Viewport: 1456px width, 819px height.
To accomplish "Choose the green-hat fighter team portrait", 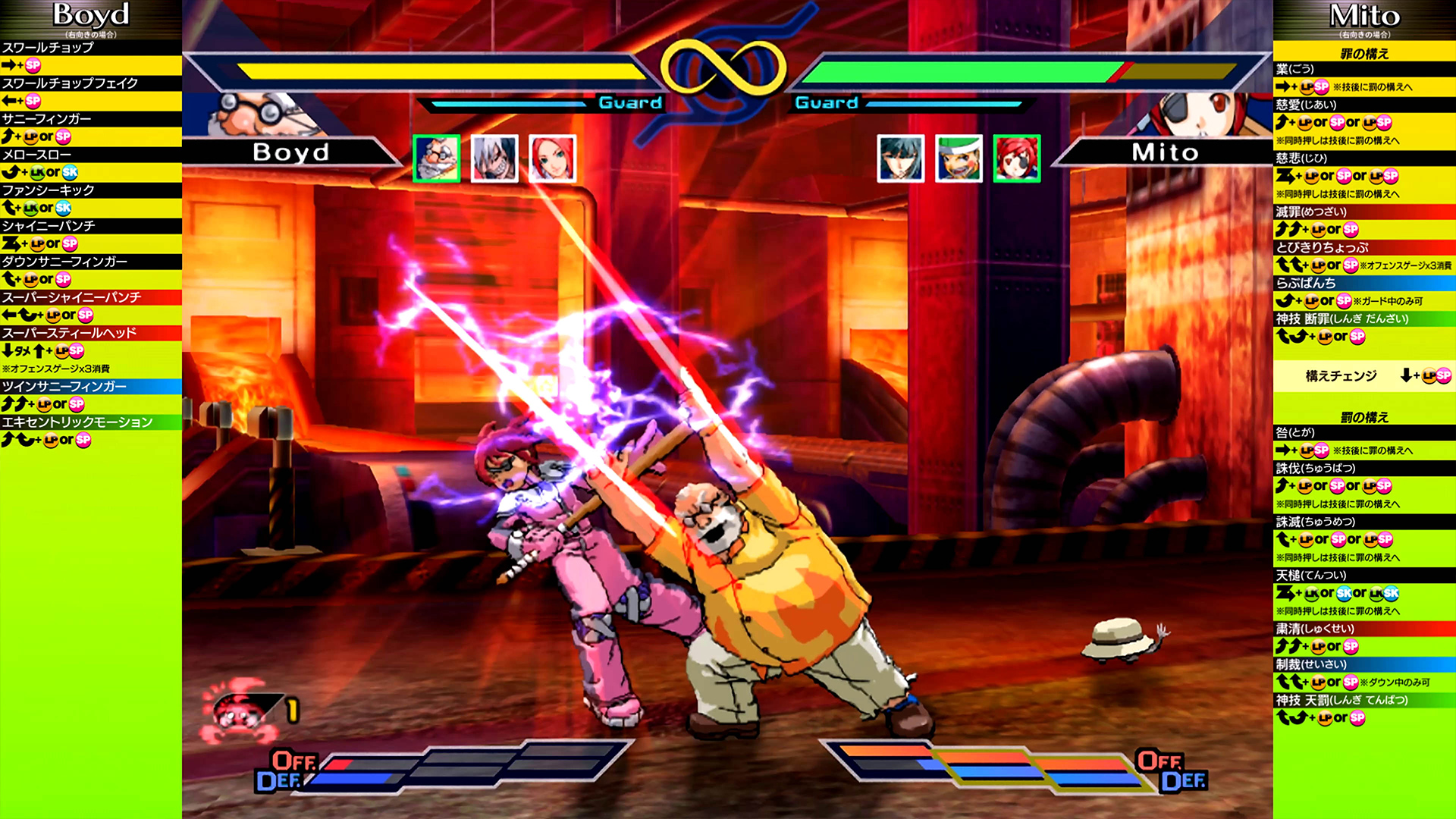I will 959,158.
